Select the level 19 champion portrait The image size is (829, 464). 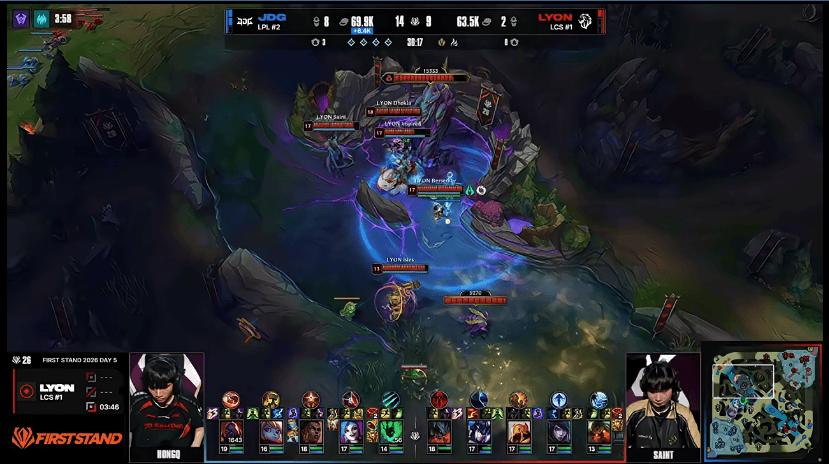pos(231,432)
